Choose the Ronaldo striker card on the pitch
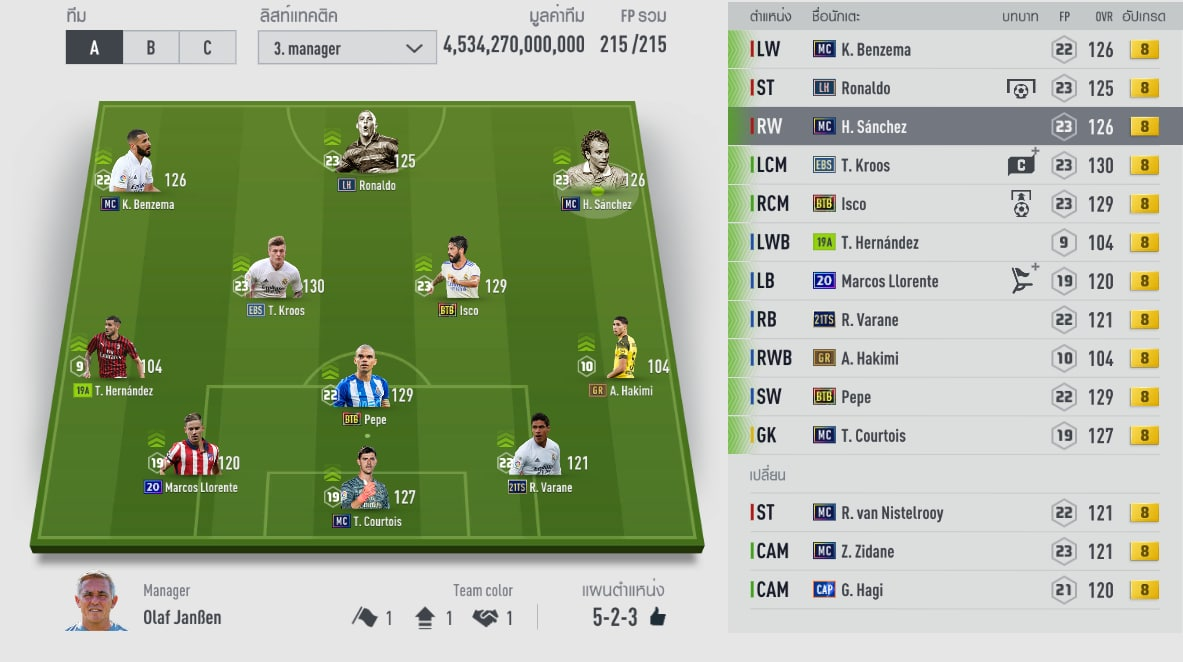Screen dimensions: 1183x662 pos(364,145)
